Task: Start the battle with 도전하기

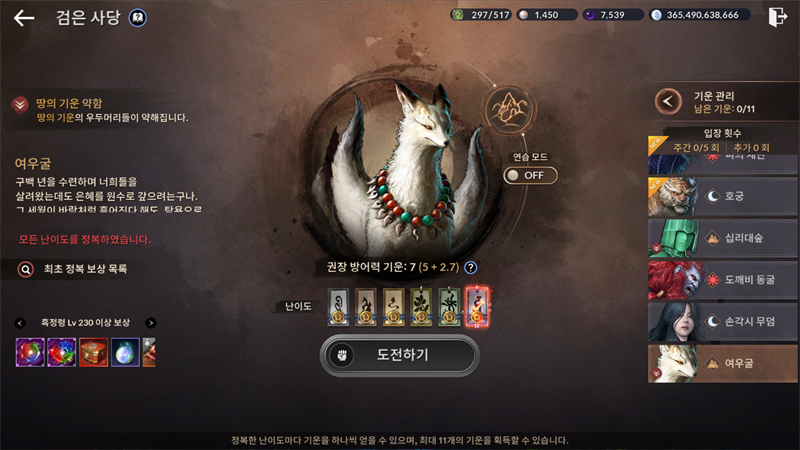Action: click(x=400, y=355)
